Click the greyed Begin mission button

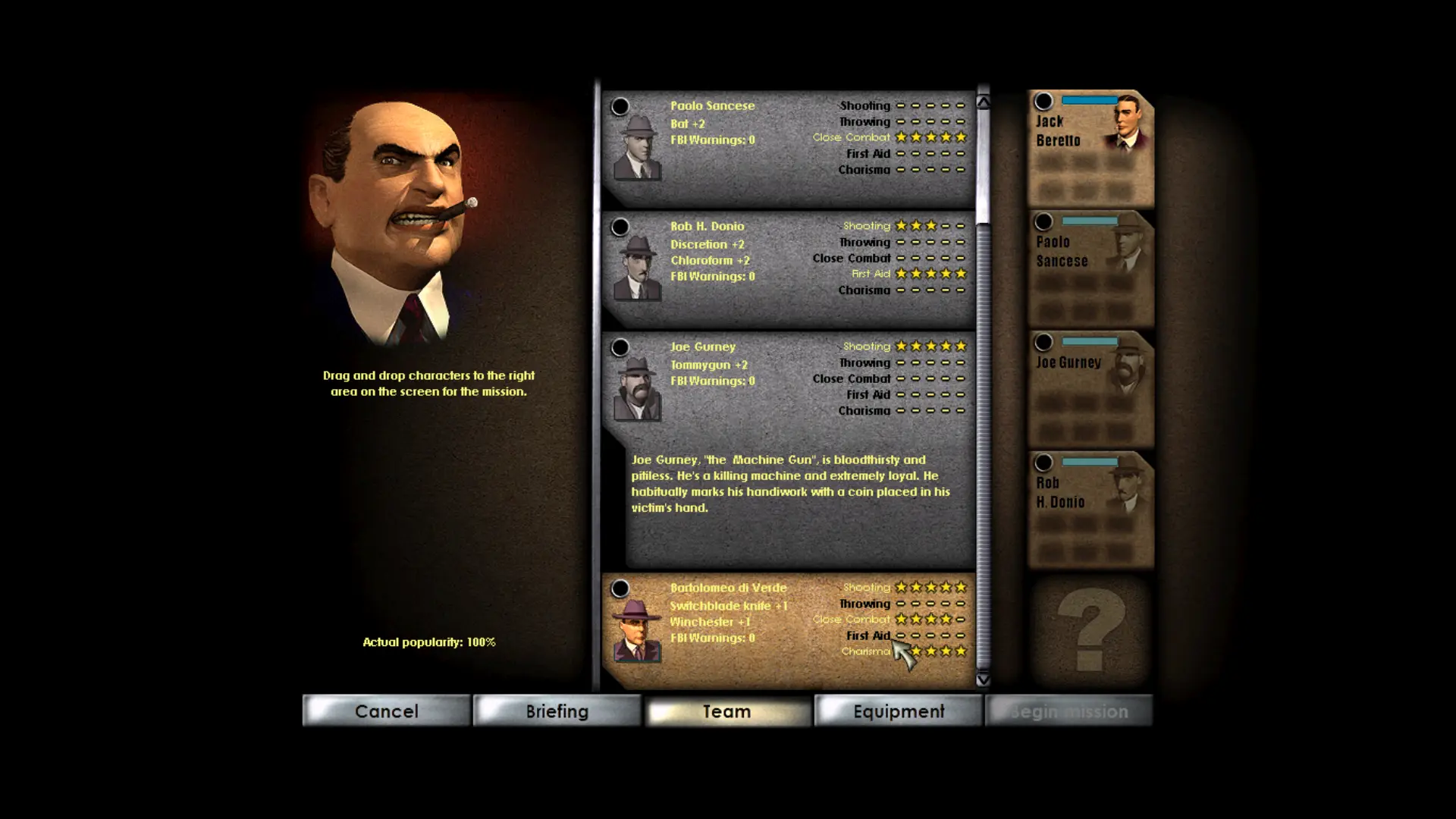1068,711
